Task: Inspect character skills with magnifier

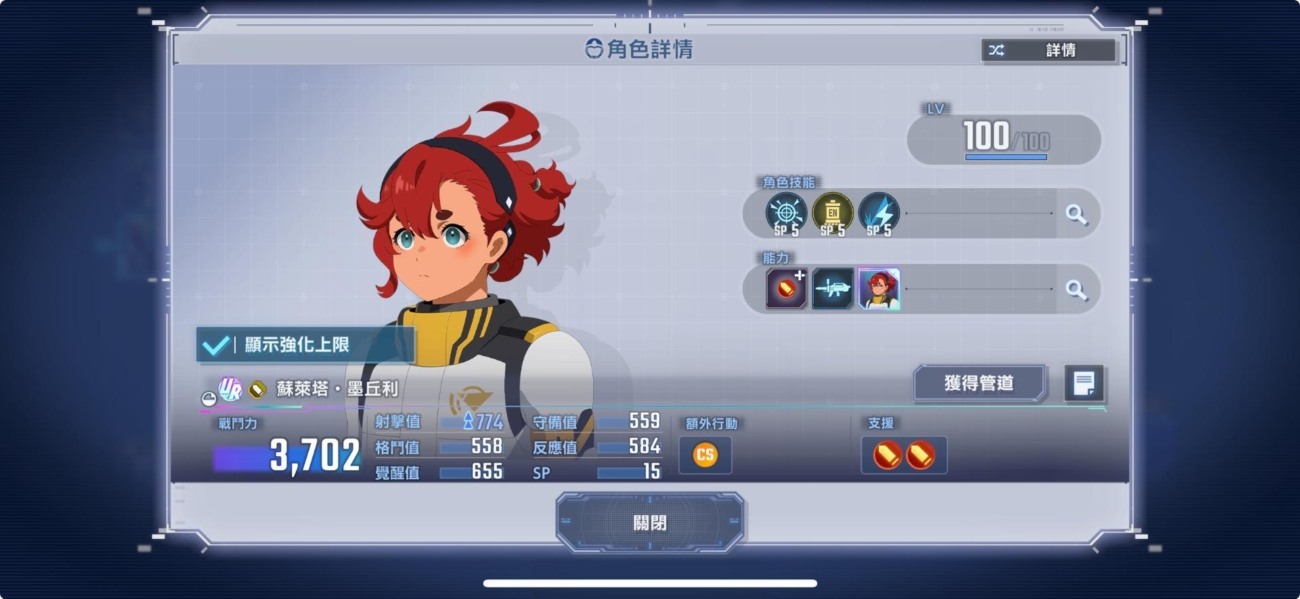Action: [x=1076, y=214]
